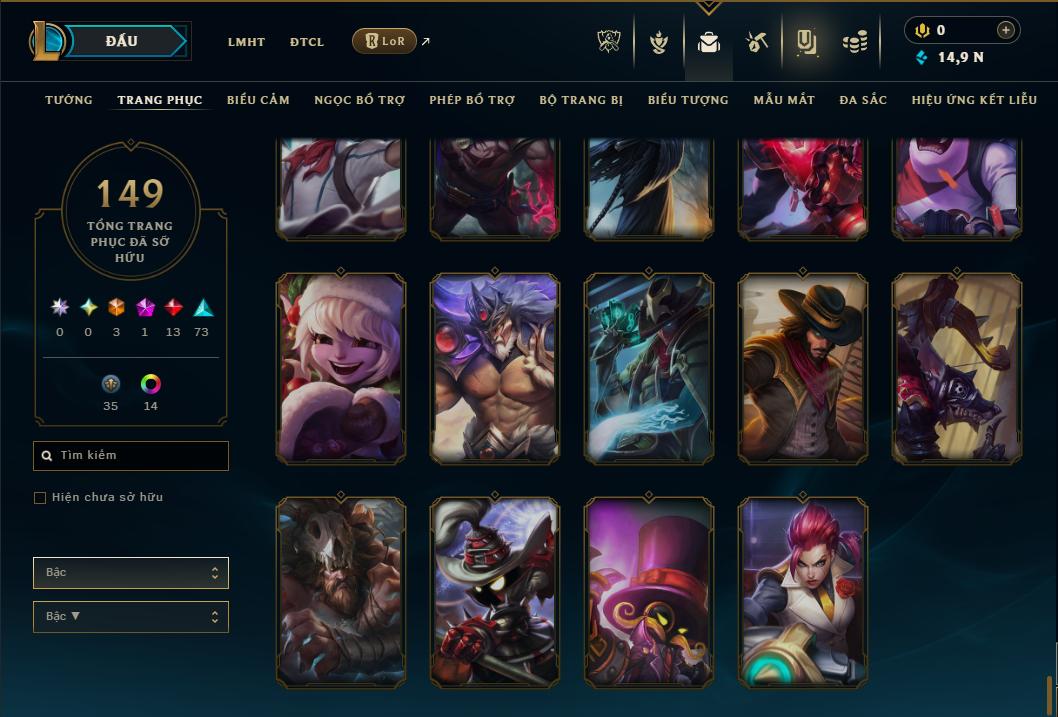The width and height of the screenshot is (1058, 717).
Task: Open the loot hammer-and-key icon
Action: coord(756,42)
